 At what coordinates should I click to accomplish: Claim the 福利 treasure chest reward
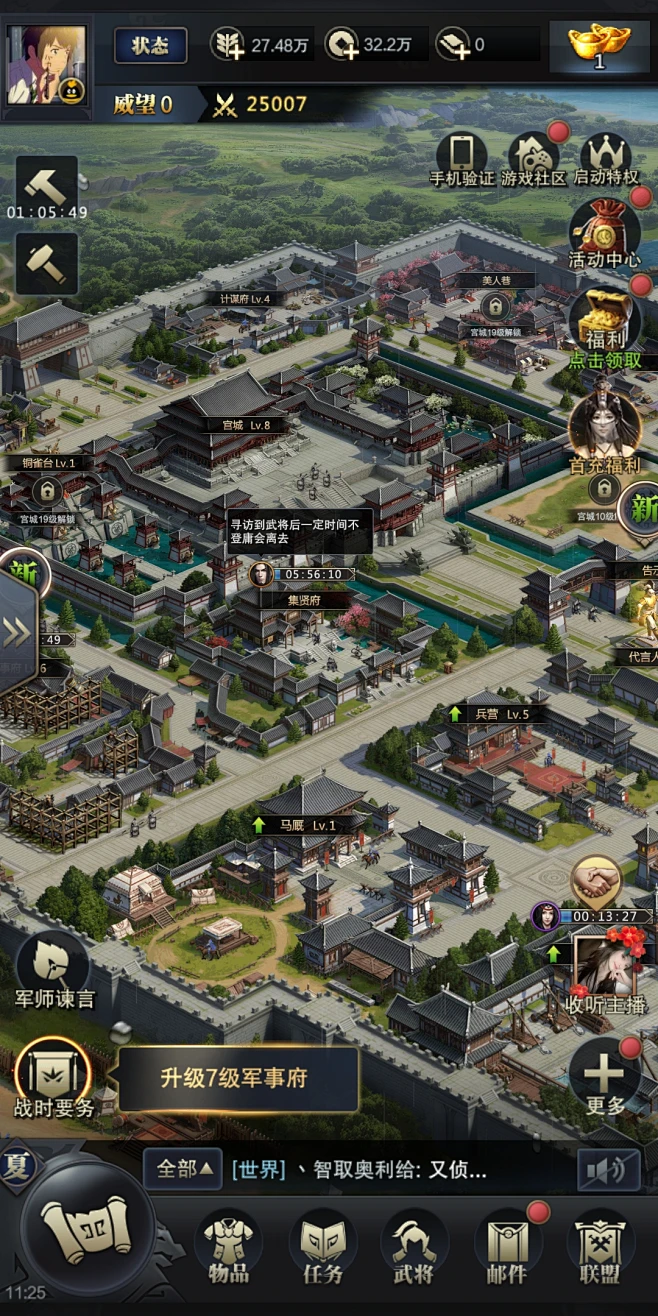(604, 322)
